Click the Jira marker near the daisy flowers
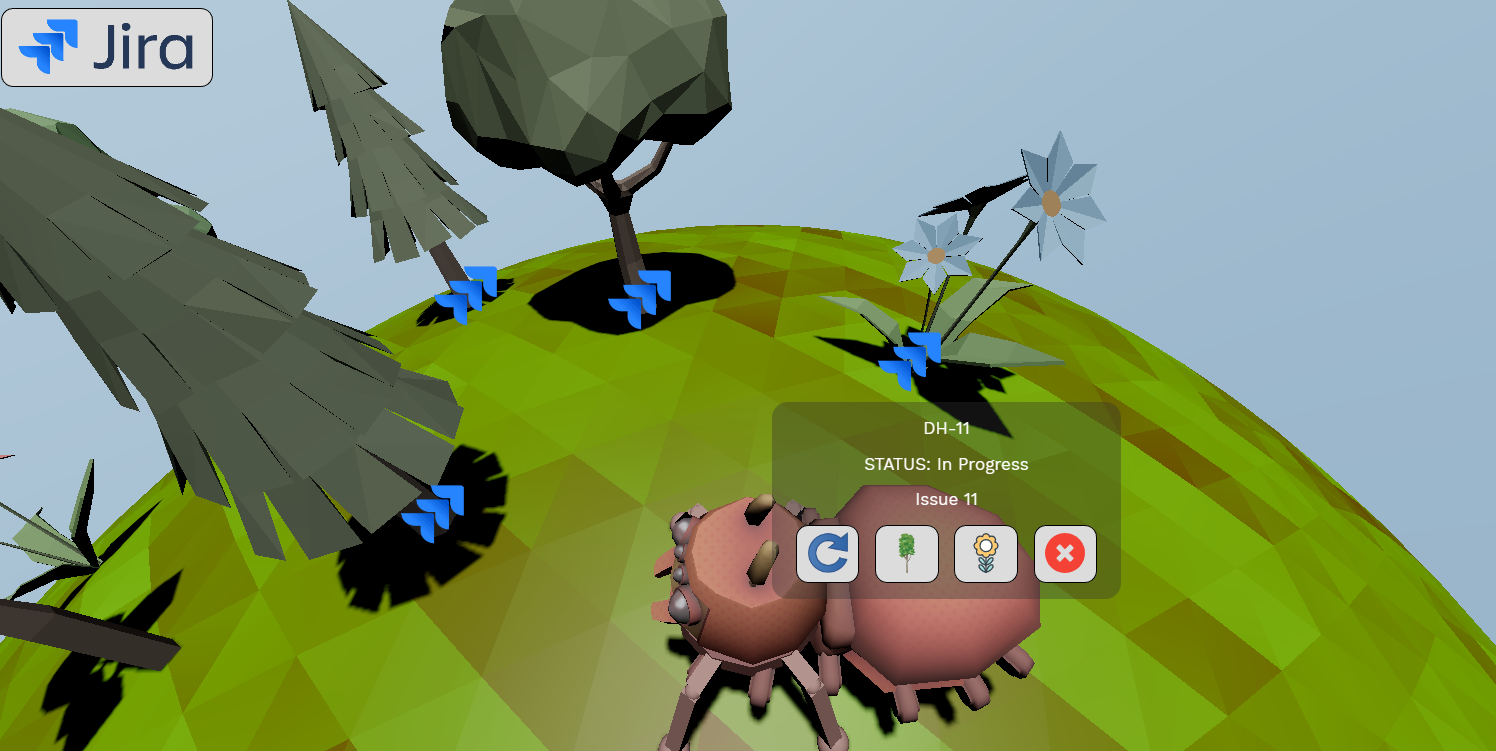1496x751 pixels. (910, 360)
